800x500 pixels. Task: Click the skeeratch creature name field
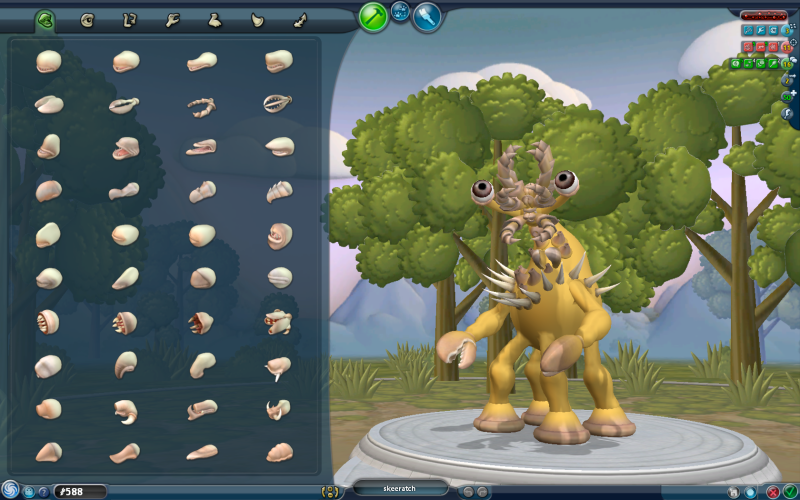tap(400, 488)
